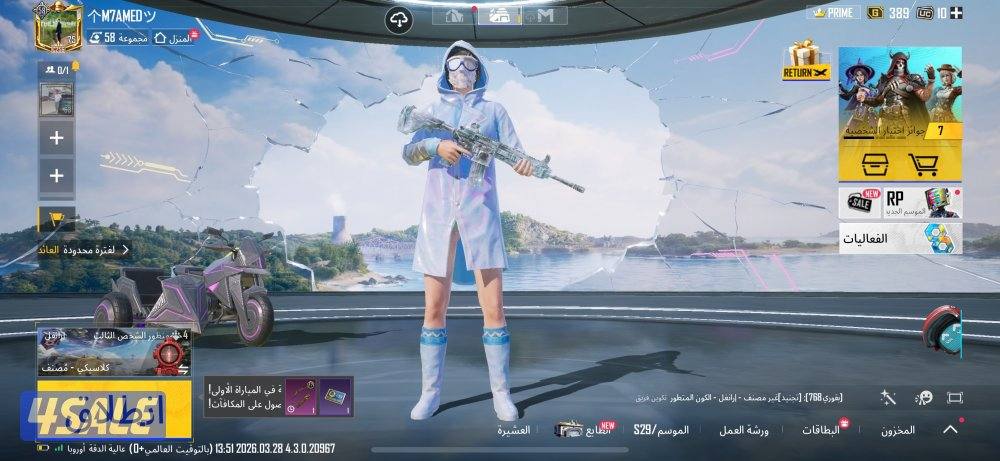This screenshot has width=1000, height=461.
Task: Open the Workshop (ورشة العمل) menu
Action: pyautogui.click(x=743, y=430)
